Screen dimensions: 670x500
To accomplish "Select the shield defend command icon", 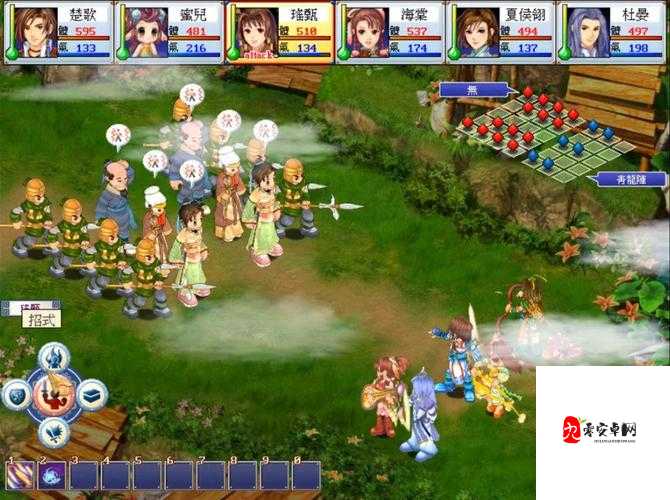I will click(17, 395).
